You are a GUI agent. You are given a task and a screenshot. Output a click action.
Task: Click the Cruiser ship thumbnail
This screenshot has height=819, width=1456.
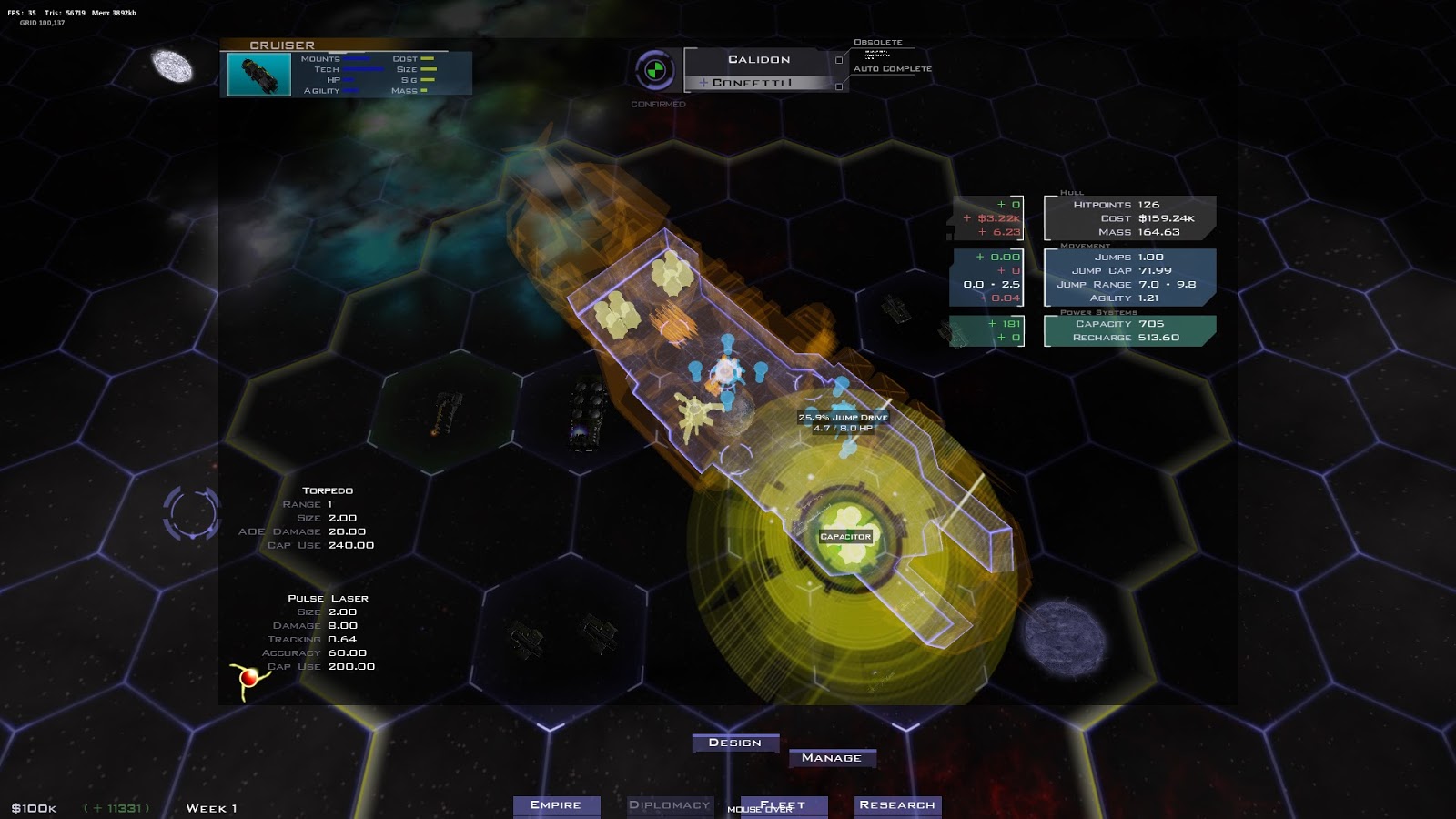[258, 73]
